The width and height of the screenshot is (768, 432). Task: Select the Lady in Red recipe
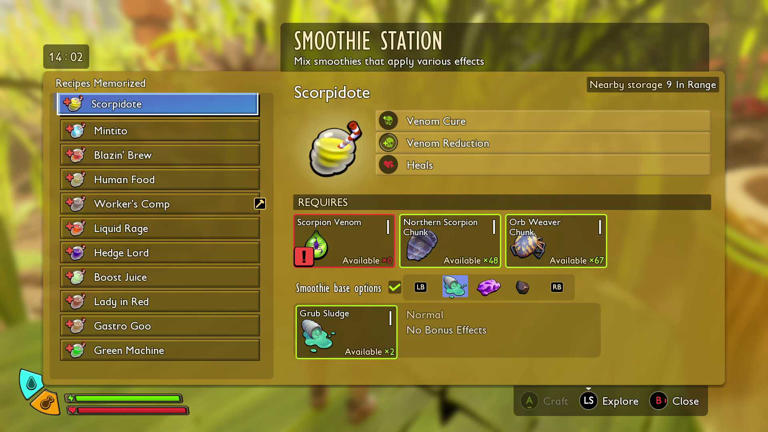point(160,301)
